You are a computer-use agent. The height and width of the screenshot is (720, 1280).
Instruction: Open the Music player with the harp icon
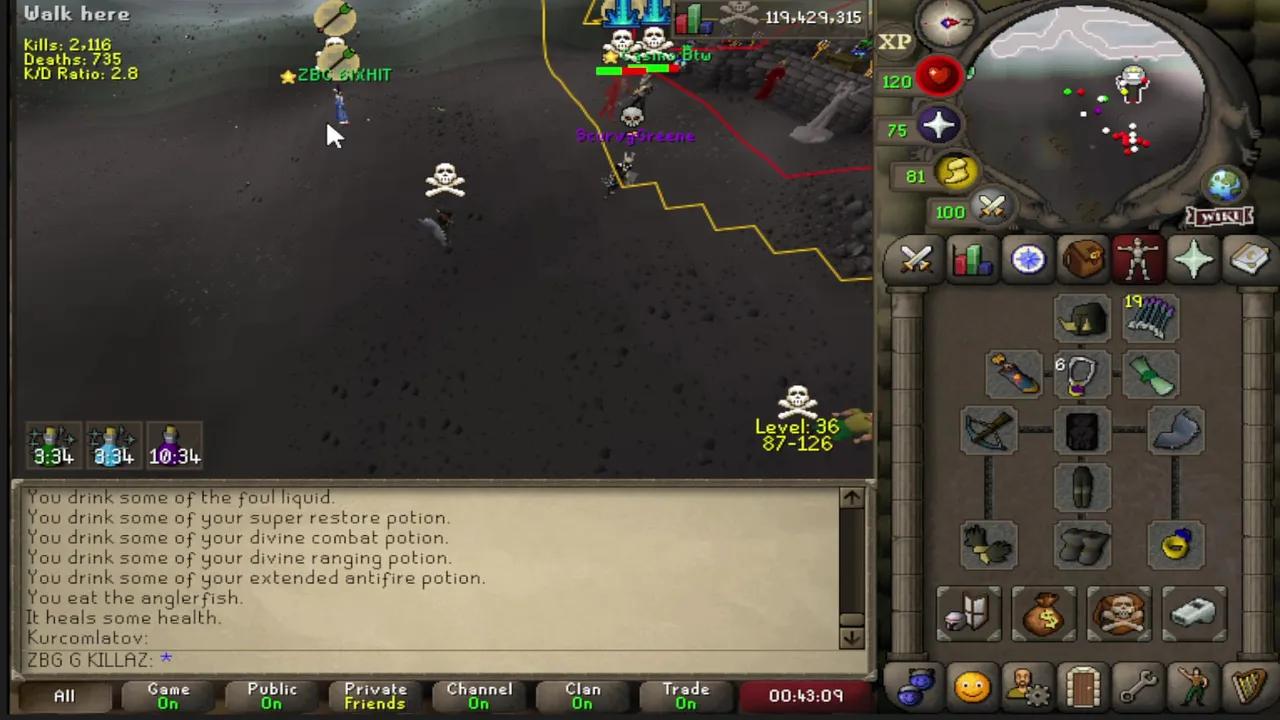[1247, 686]
